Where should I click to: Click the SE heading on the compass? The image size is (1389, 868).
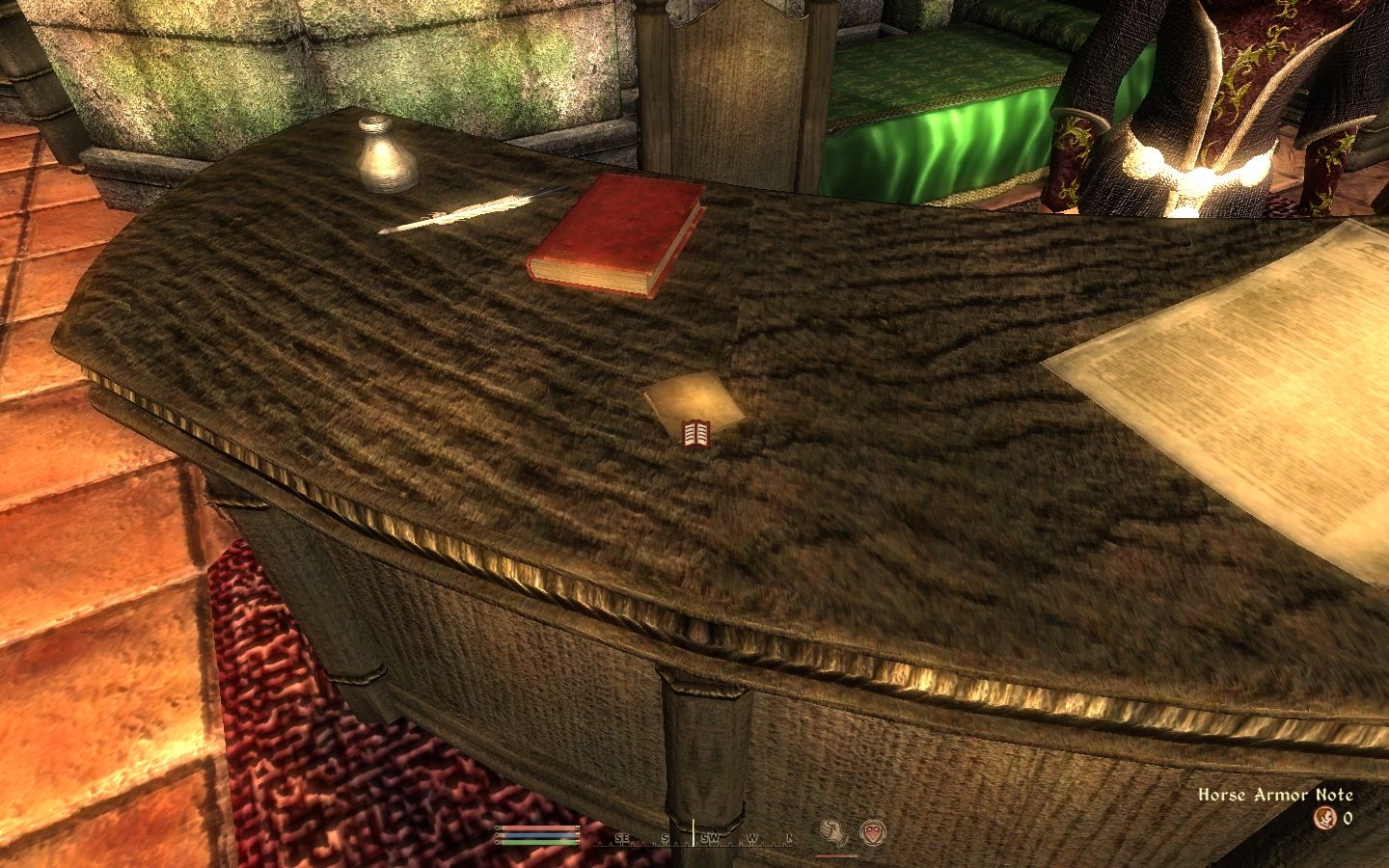coord(622,838)
